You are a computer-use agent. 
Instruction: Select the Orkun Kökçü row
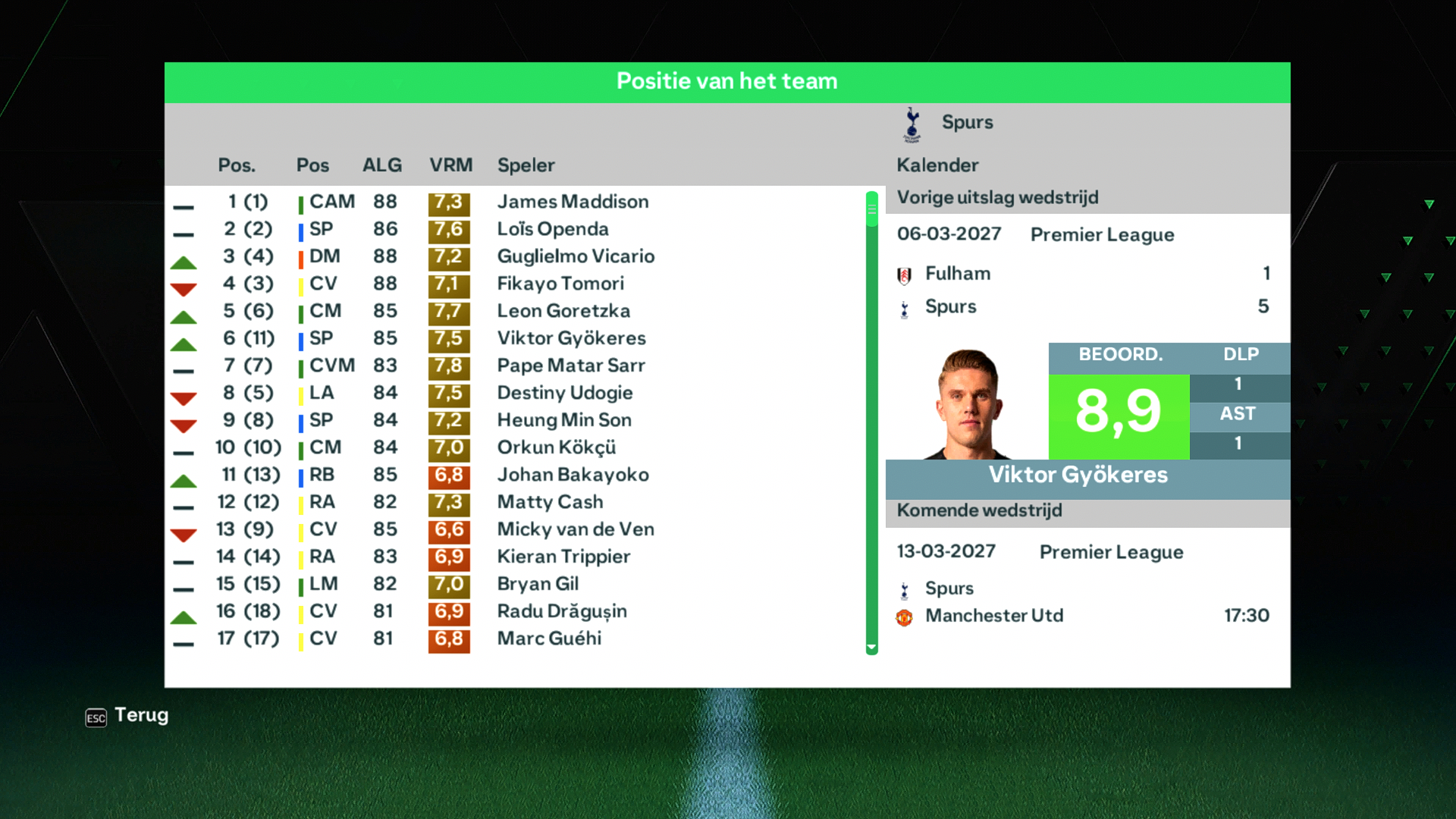pos(556,447)
